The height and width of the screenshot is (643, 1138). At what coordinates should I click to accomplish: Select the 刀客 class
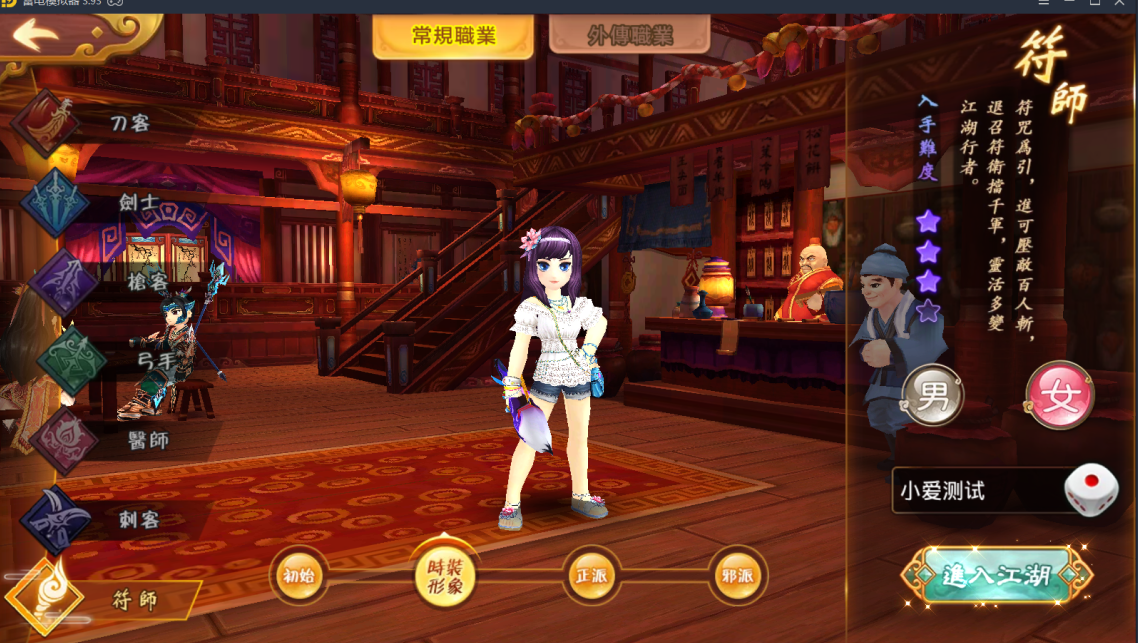[130, 123]
